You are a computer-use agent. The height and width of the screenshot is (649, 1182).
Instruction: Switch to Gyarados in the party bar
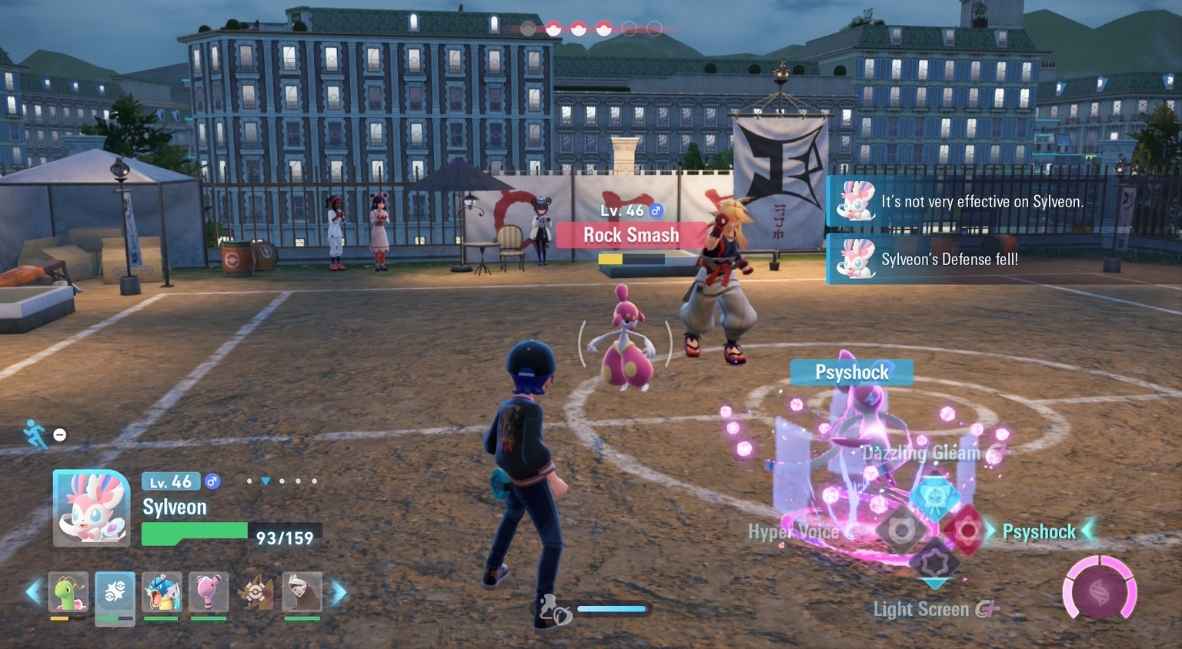[162, 592]
